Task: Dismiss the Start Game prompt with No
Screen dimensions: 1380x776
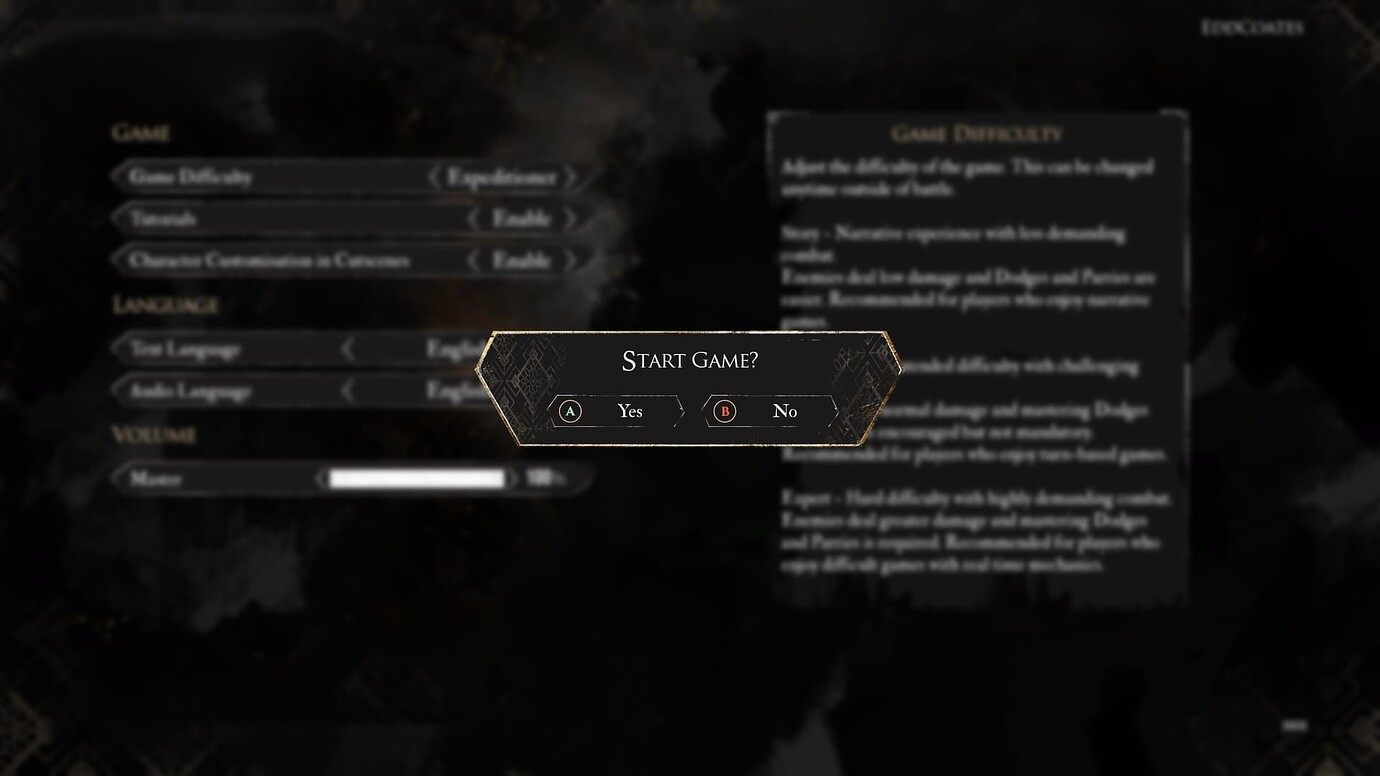Action: (x=785, y=411)
